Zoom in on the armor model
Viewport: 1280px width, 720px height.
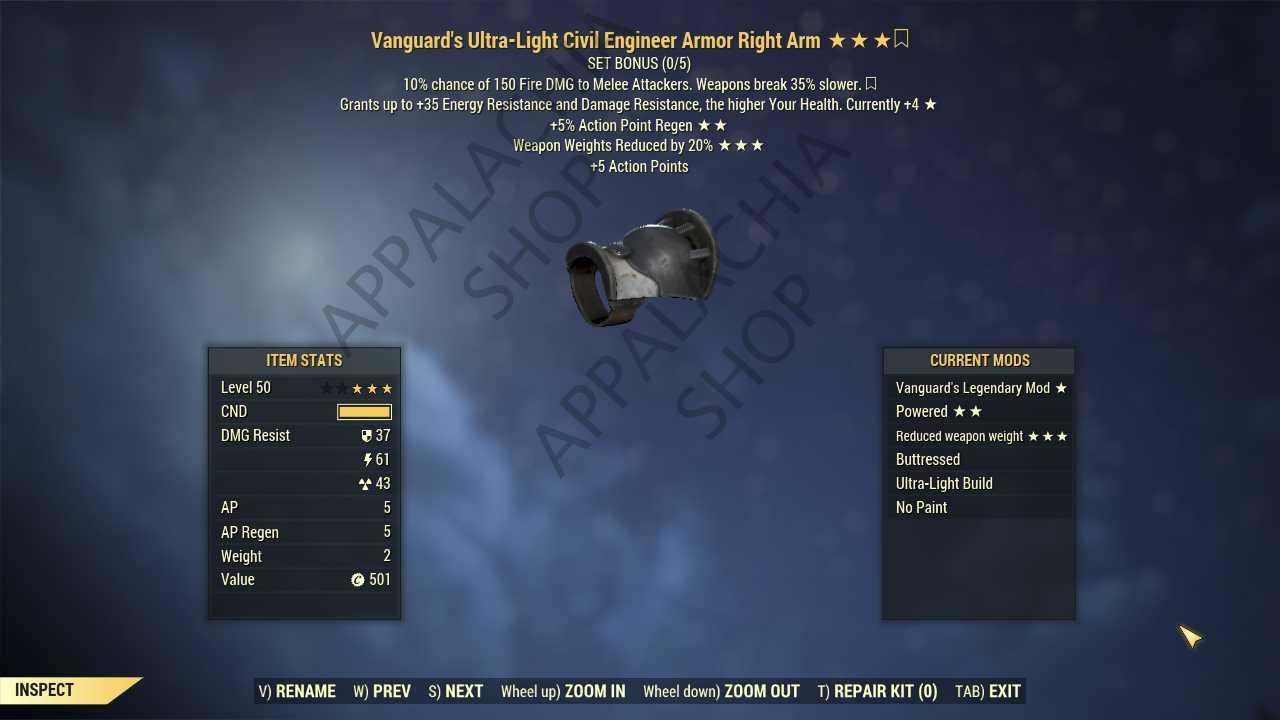click(563, 691)
